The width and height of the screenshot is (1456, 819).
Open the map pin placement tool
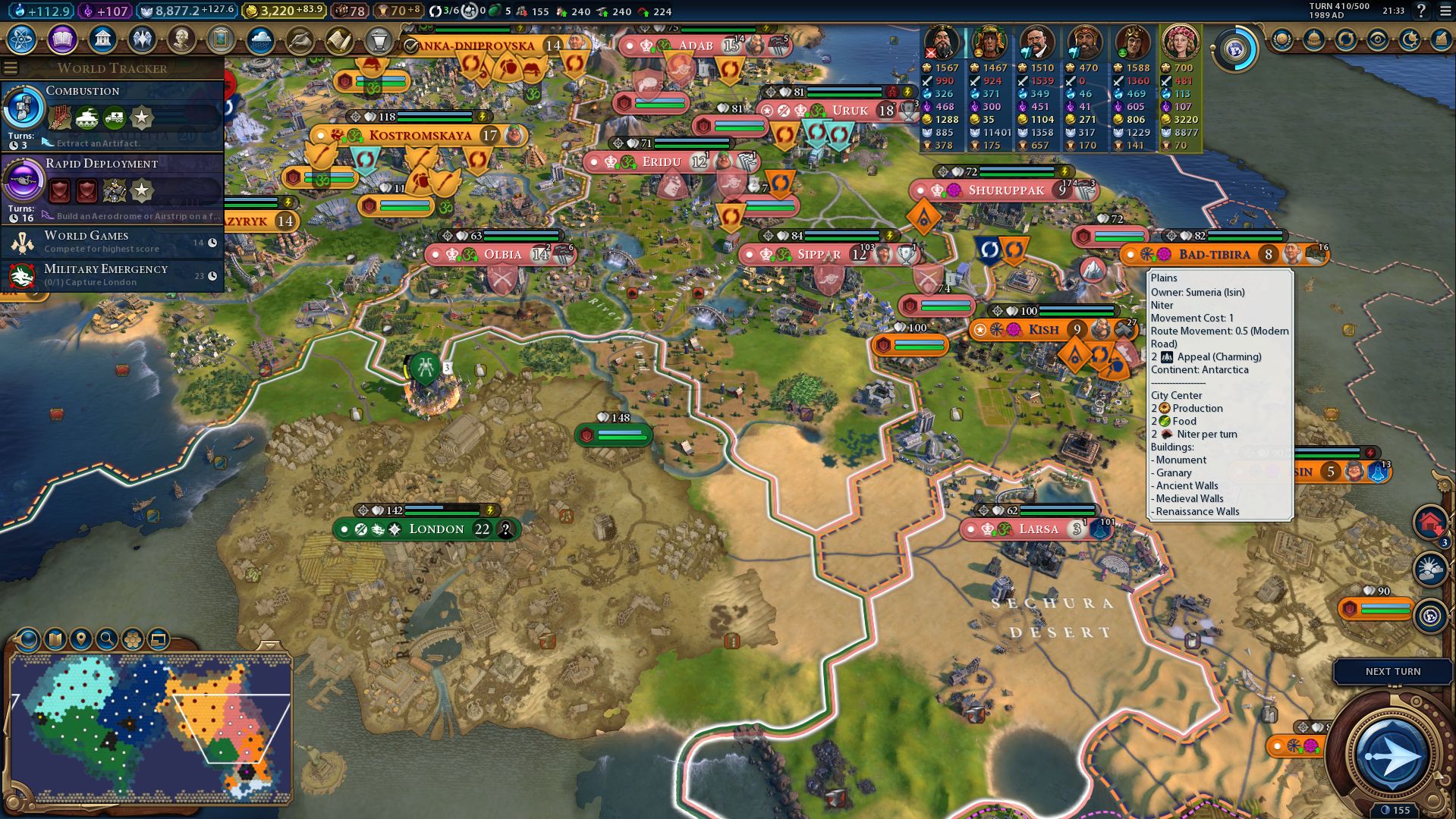tap(81, 639)
